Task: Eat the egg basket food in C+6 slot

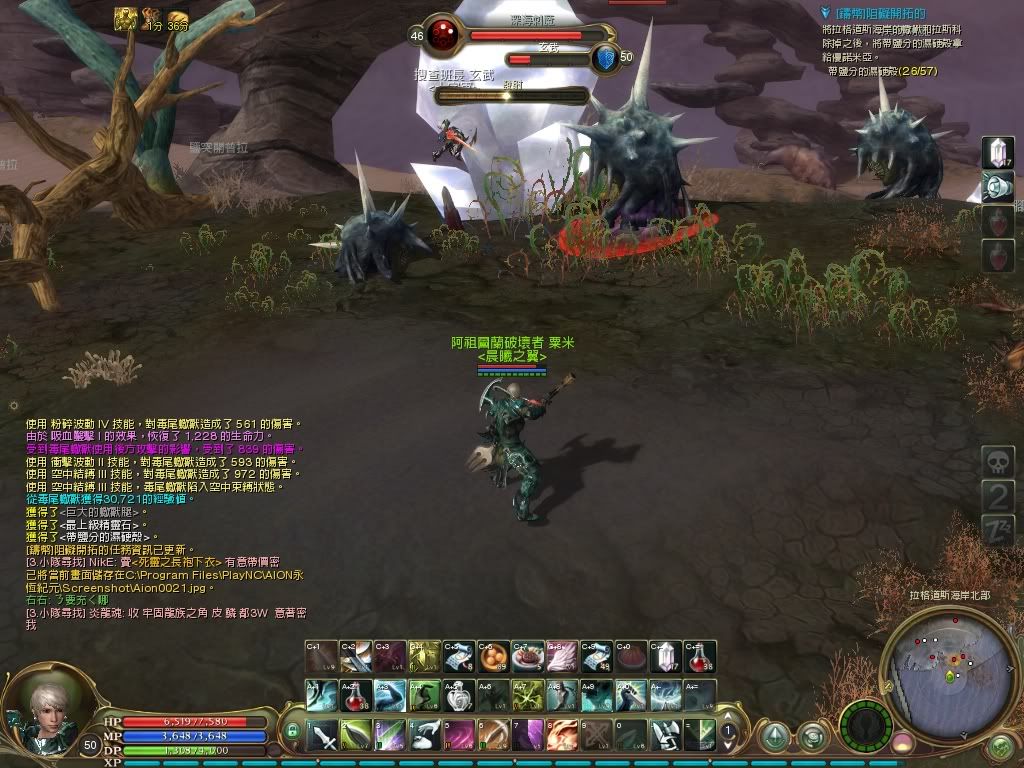Action: pos(493,656)
